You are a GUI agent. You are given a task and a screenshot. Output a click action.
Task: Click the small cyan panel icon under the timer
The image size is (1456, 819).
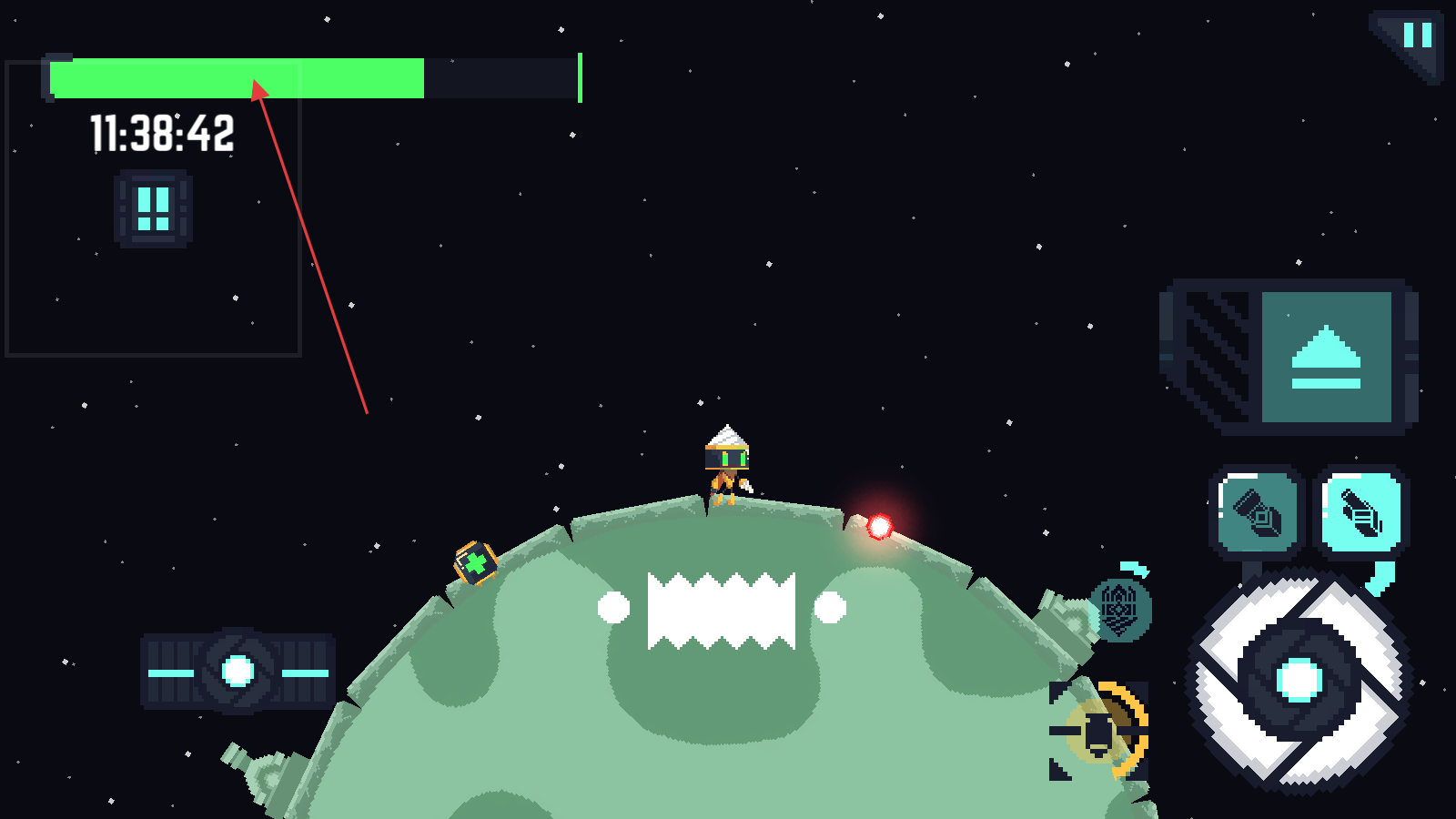(x=153, y=209)
